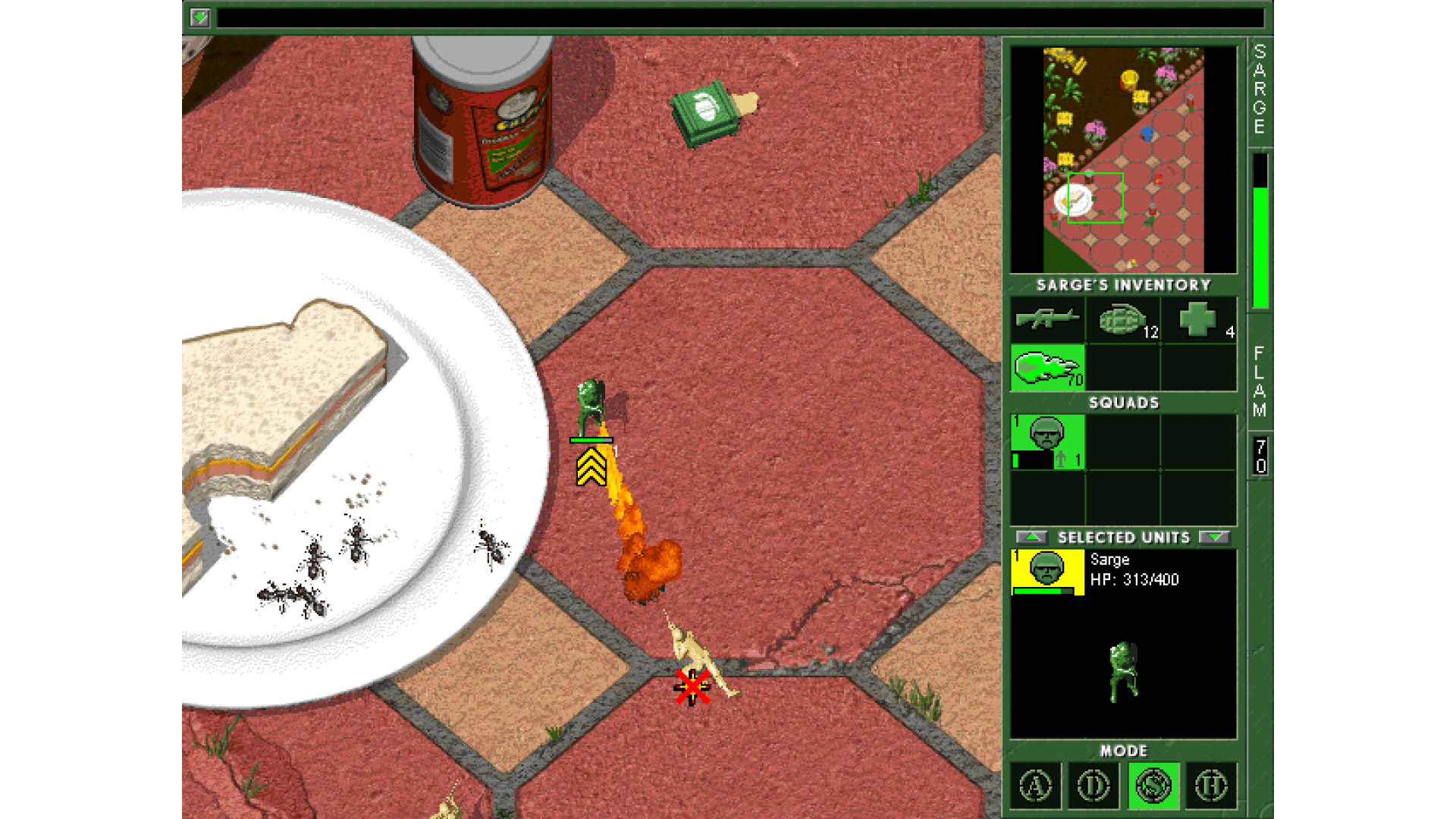Click the down arrow beside Selected Units

pyautogui.click(x=1214, y=538)
